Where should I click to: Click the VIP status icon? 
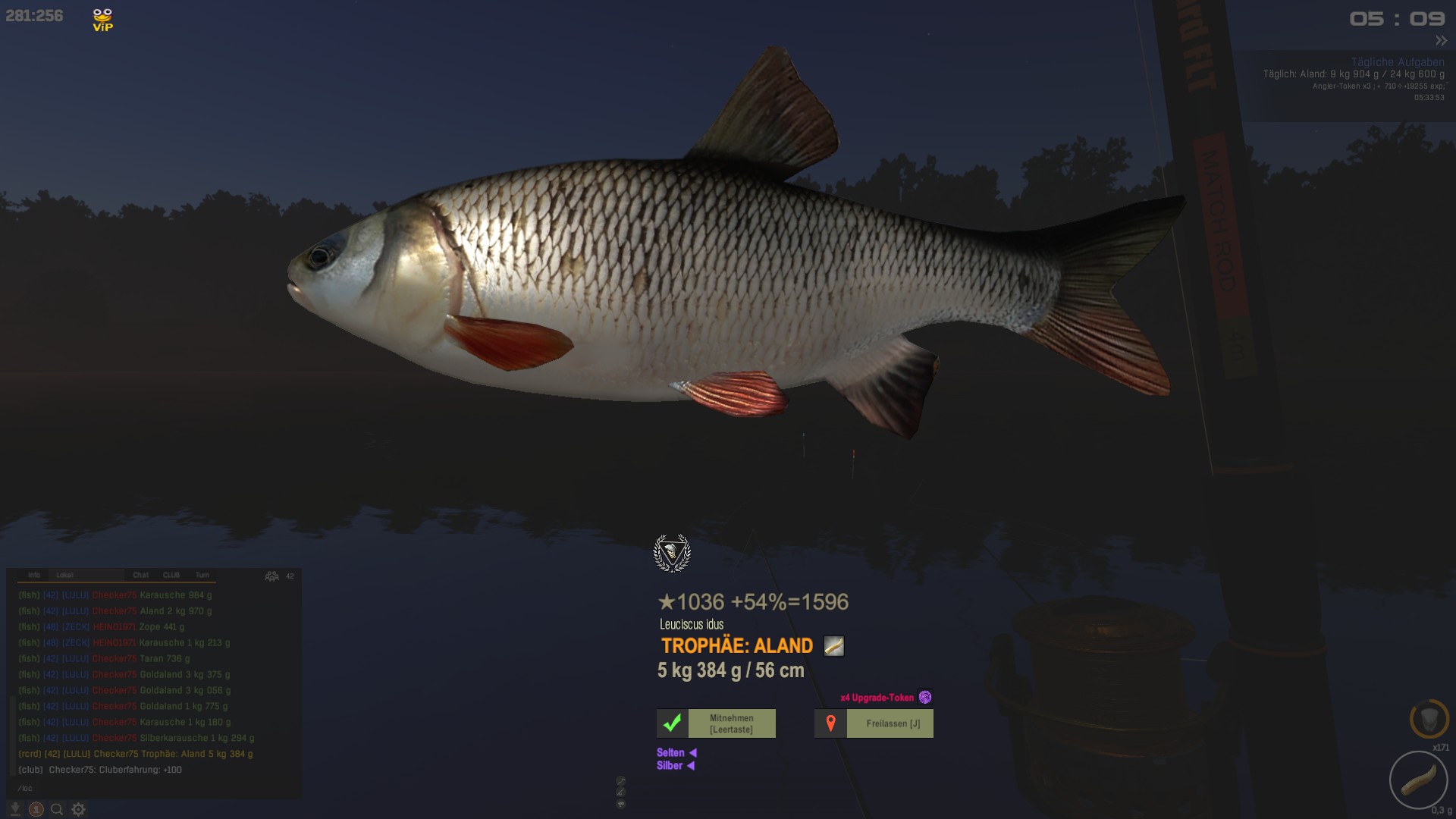click(x=102, y=20)
